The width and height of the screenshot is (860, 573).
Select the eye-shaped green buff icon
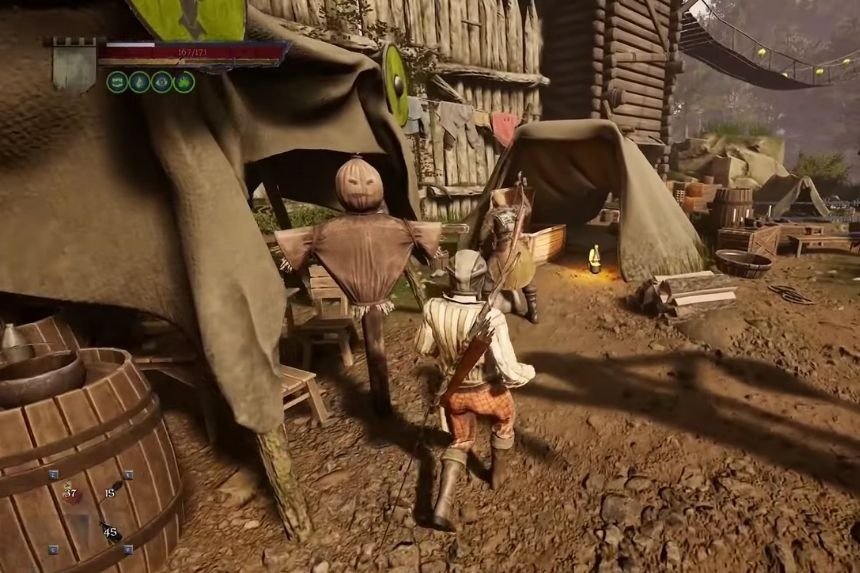click(161, 82)
